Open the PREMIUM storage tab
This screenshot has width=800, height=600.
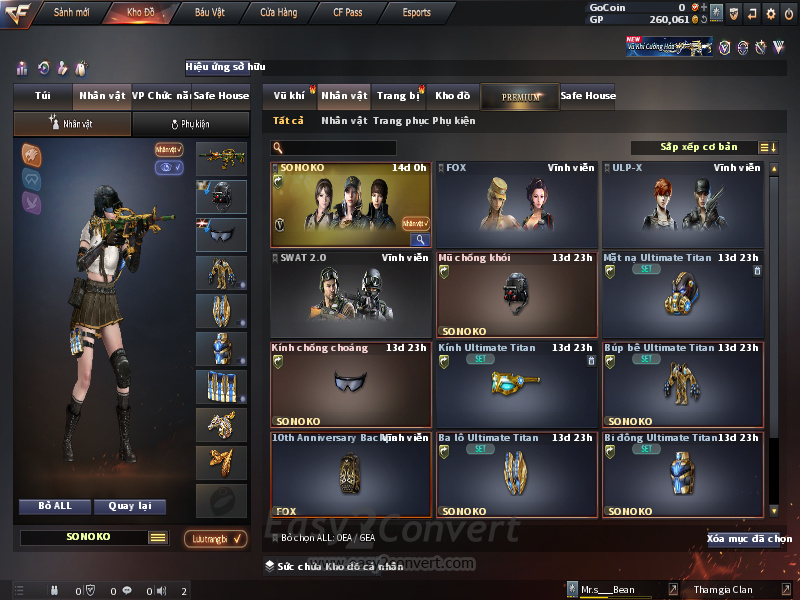[x=520, y=97]
